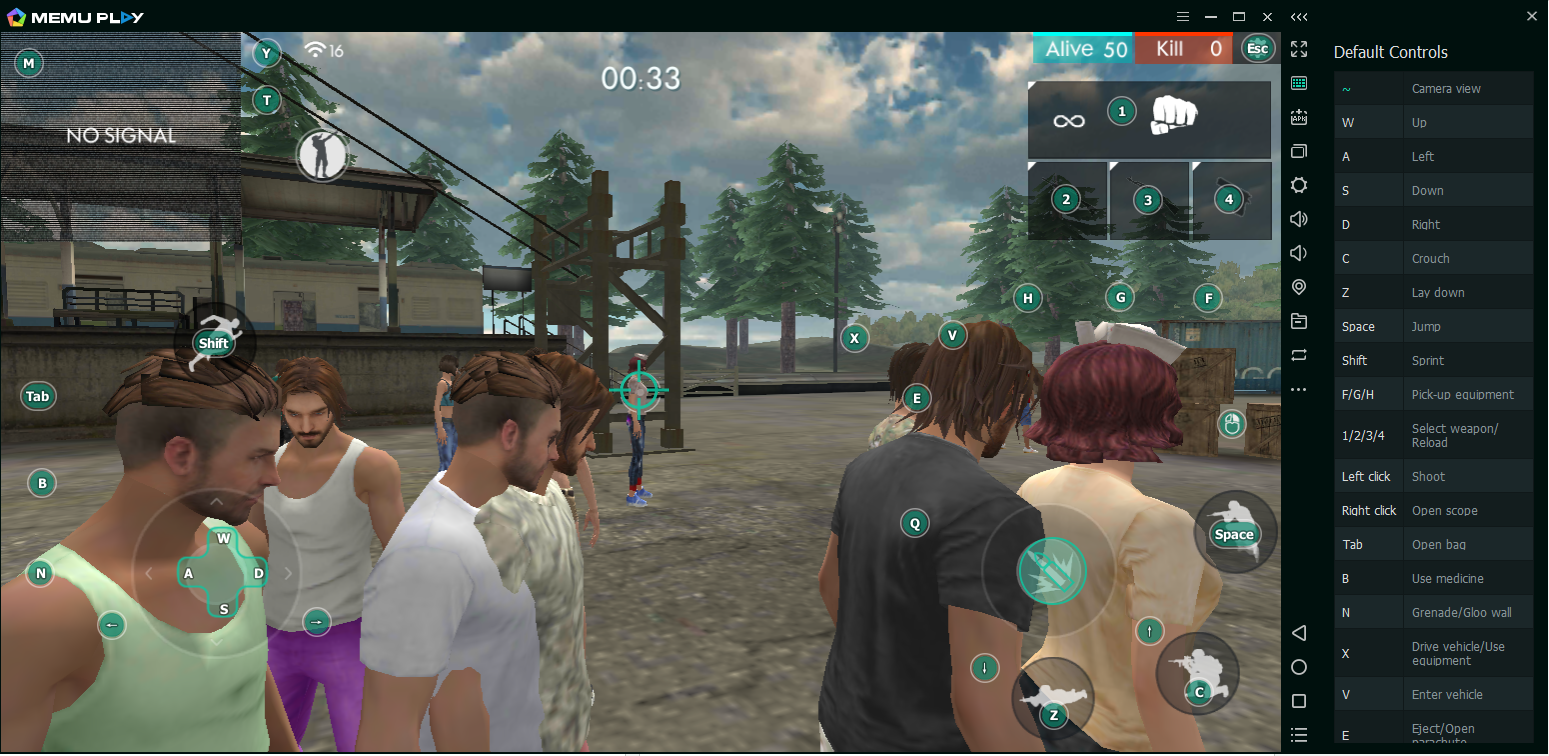Click the Esc button beside the Kill counter

pos(1257,48)
